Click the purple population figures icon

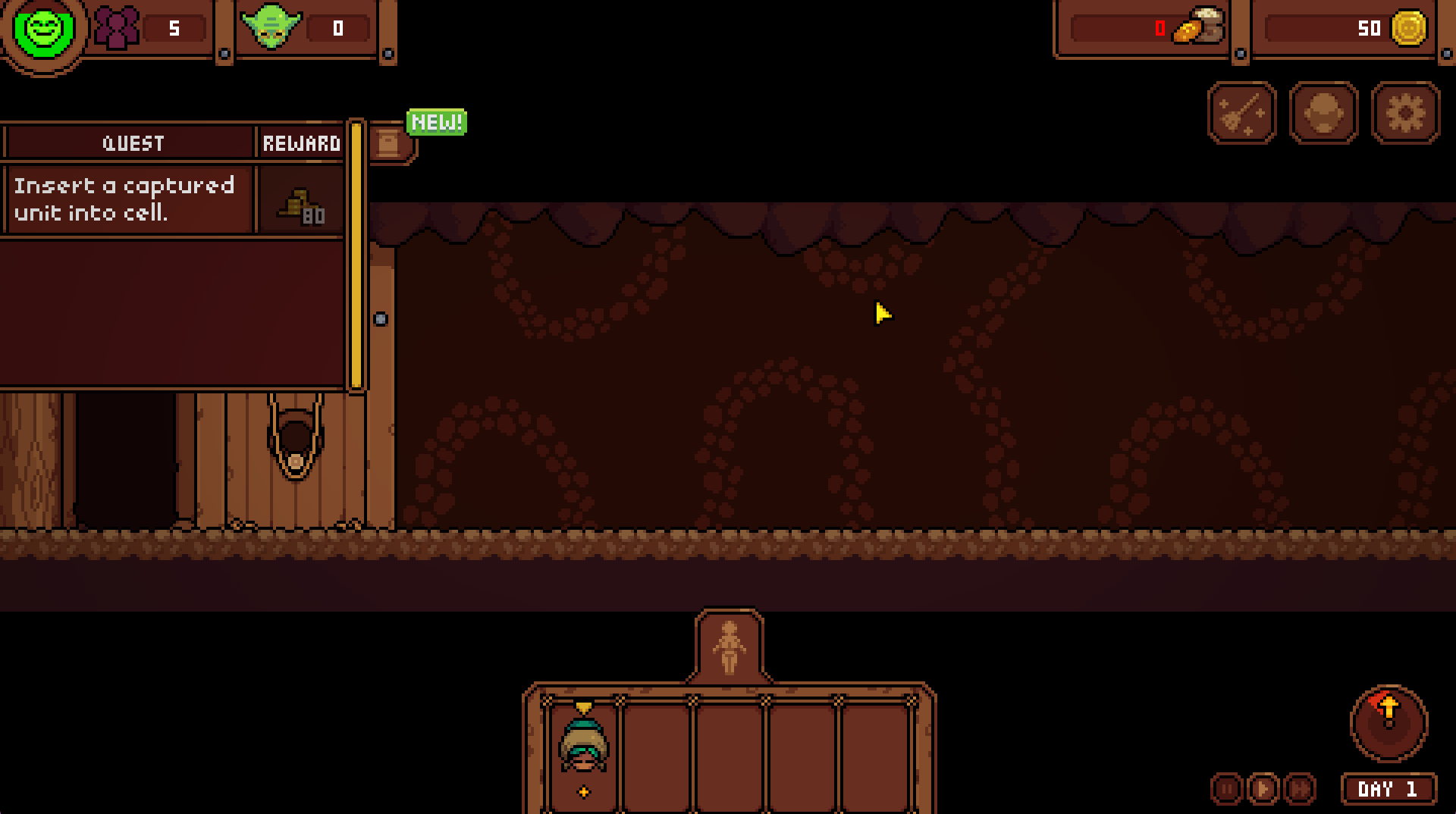click(x=118, y=28)
